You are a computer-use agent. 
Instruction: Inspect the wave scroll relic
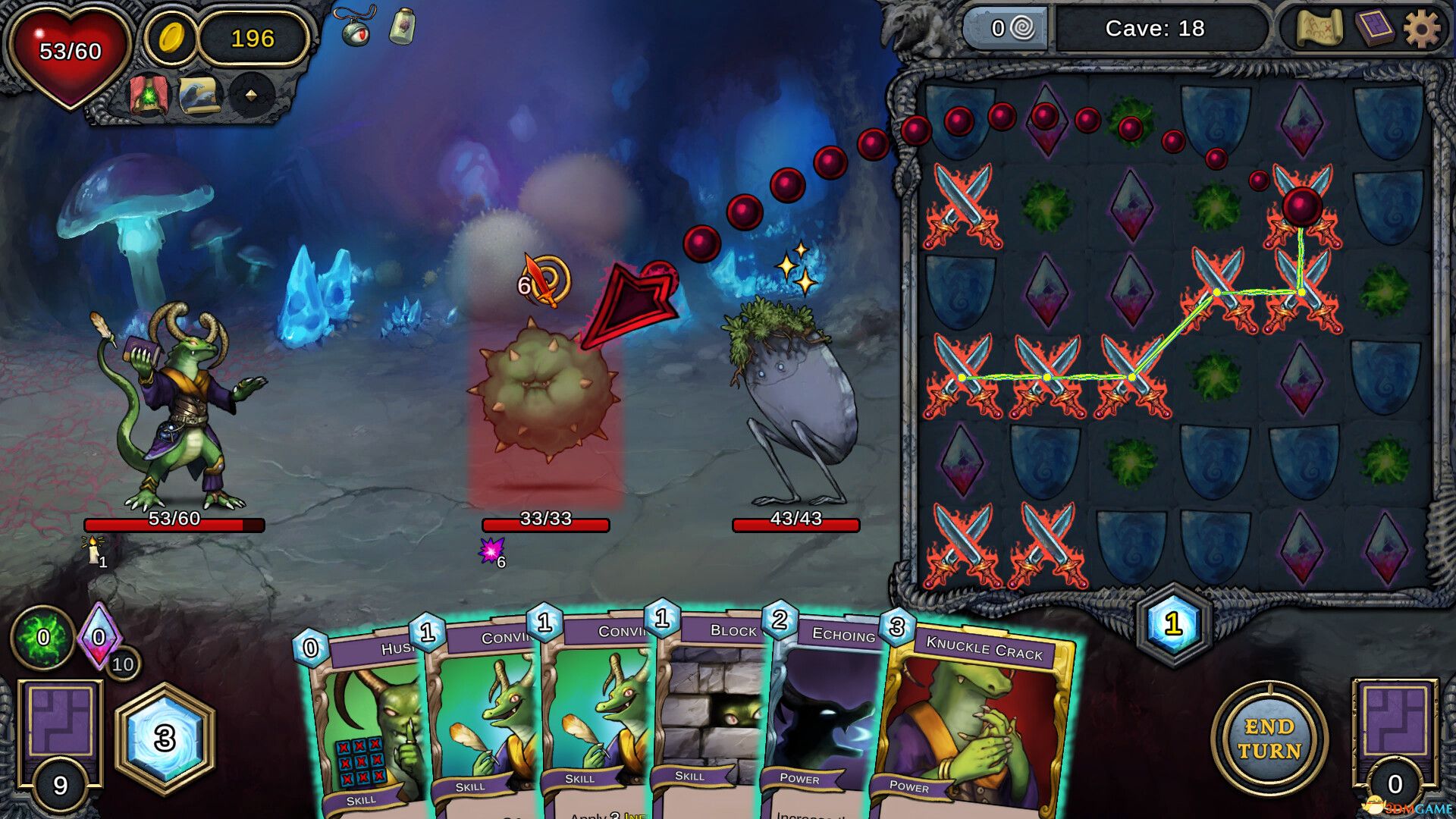coord(199,96)
